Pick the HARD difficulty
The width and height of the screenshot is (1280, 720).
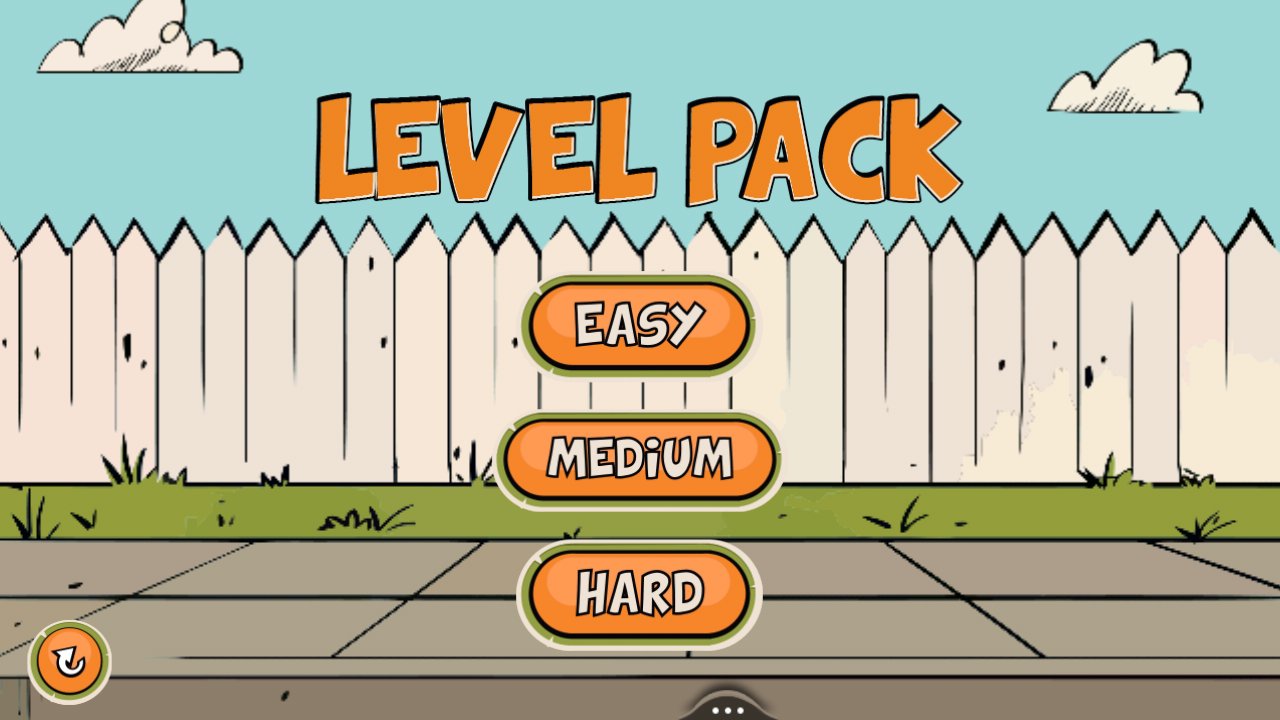click(639, 591)
